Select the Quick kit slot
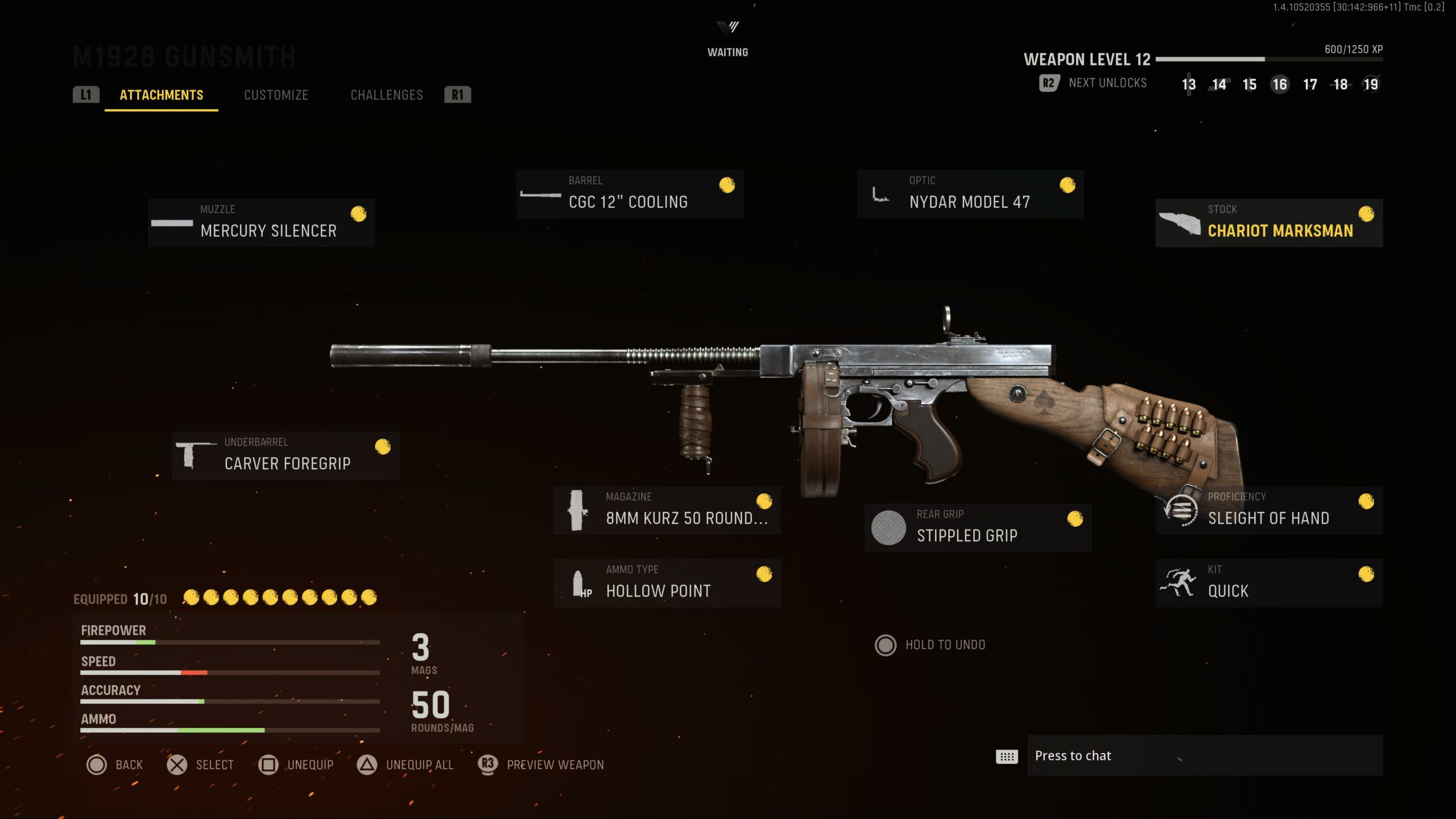This screenshot has height=819, width=1456. pyautogui.click(x=1269, y=583)
